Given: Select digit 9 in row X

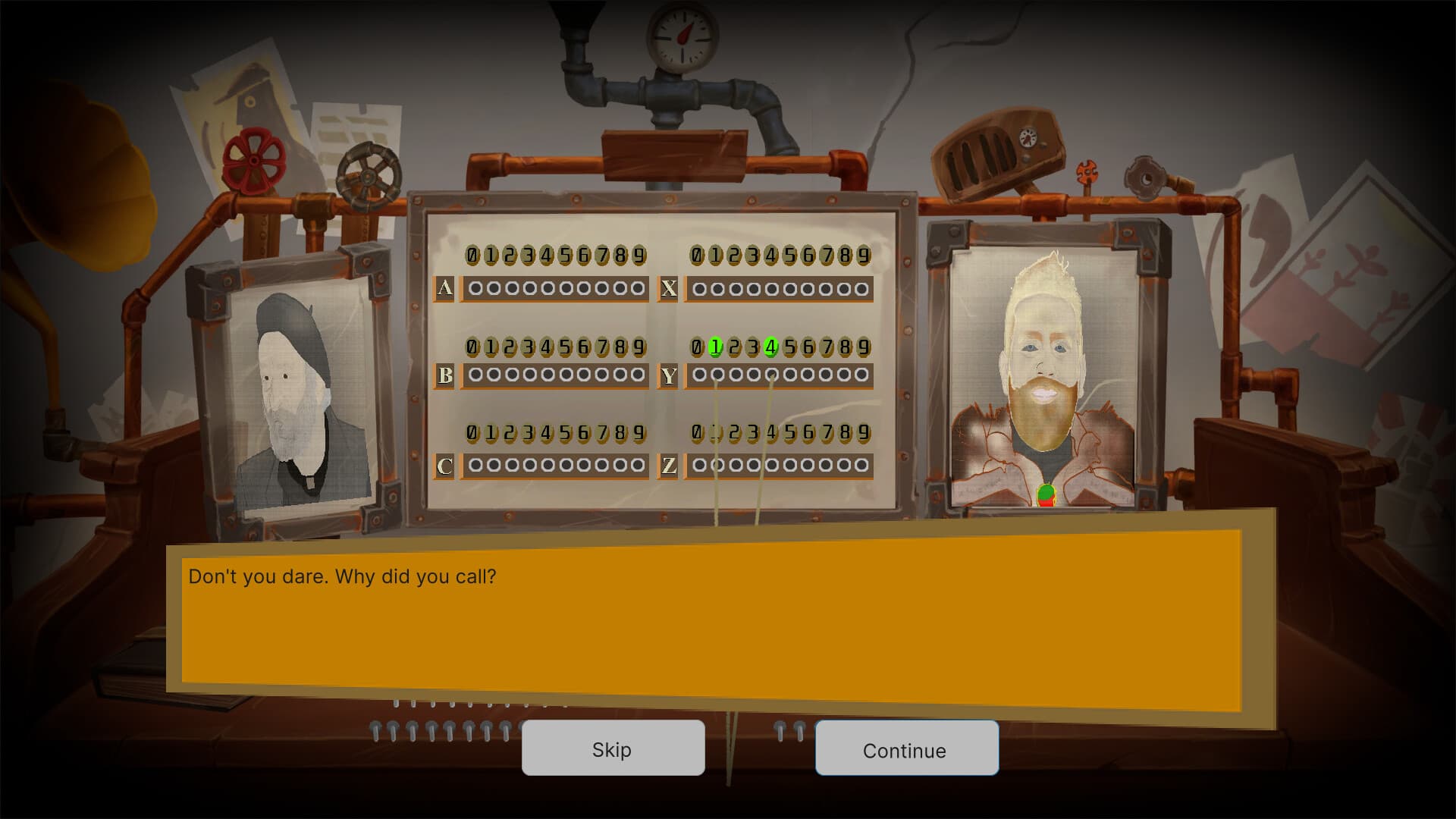Looking at the screenshot, I should pos(863,256).
